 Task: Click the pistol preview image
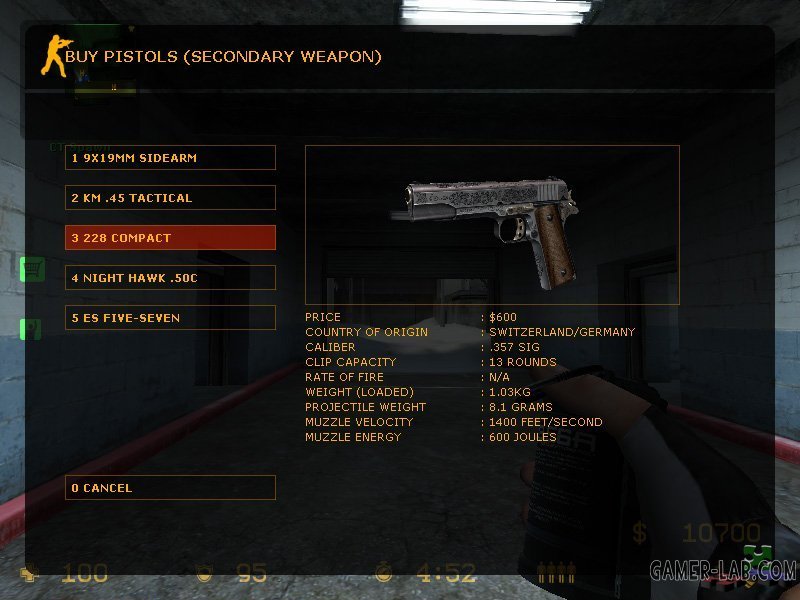[x=492, y=226]
